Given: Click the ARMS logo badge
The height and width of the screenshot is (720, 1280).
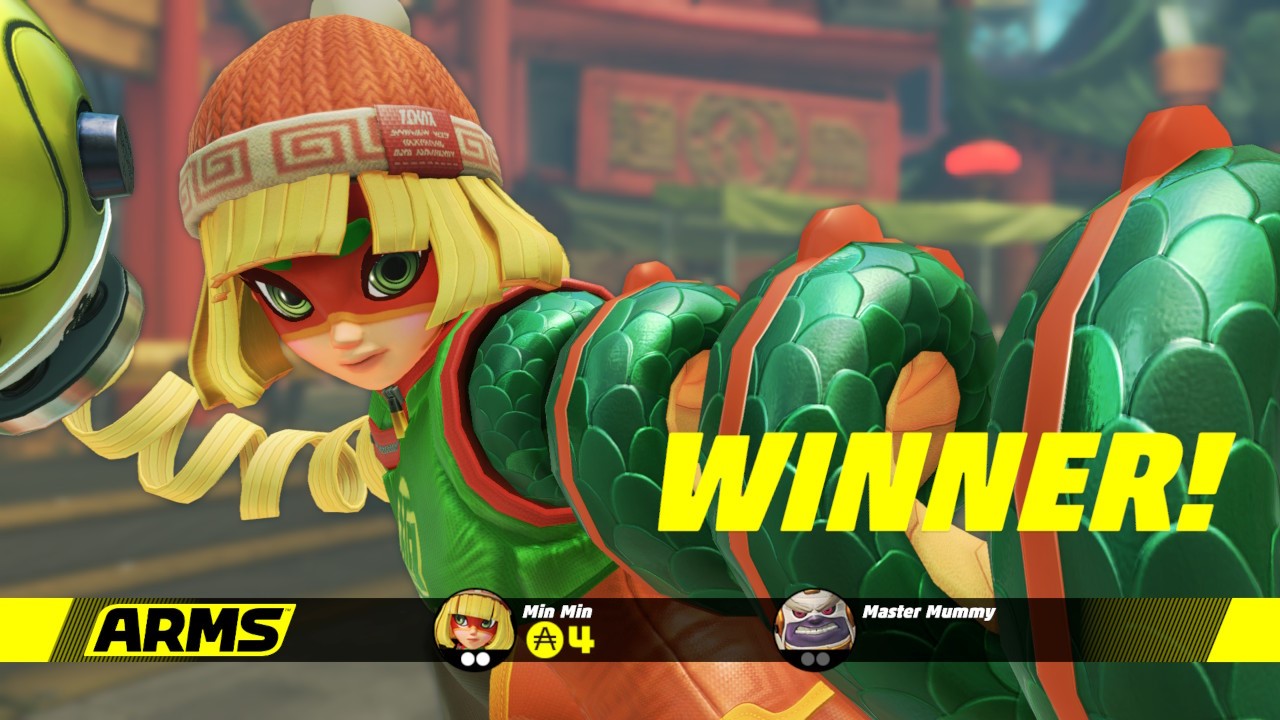Looking at the screenshot, I should pyautogui.click(x=188, y=630).
